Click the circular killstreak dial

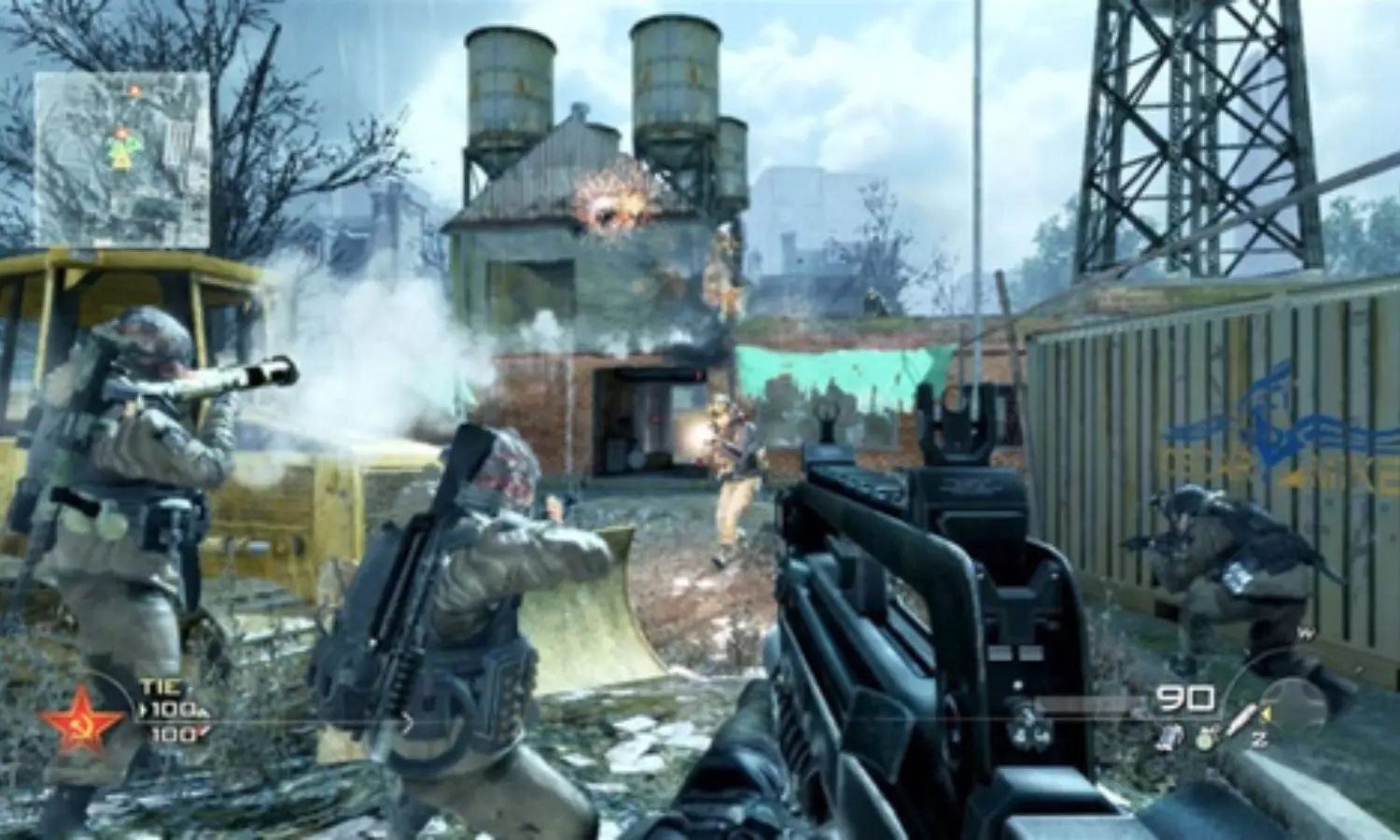click(1295, 702)
